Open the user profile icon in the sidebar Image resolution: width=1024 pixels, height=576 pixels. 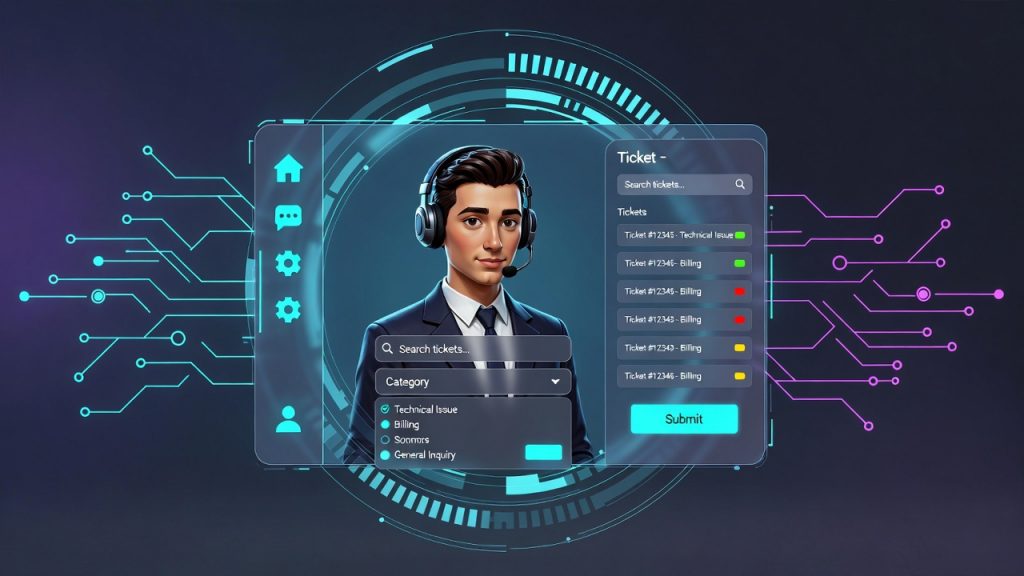tap(288, 419)
